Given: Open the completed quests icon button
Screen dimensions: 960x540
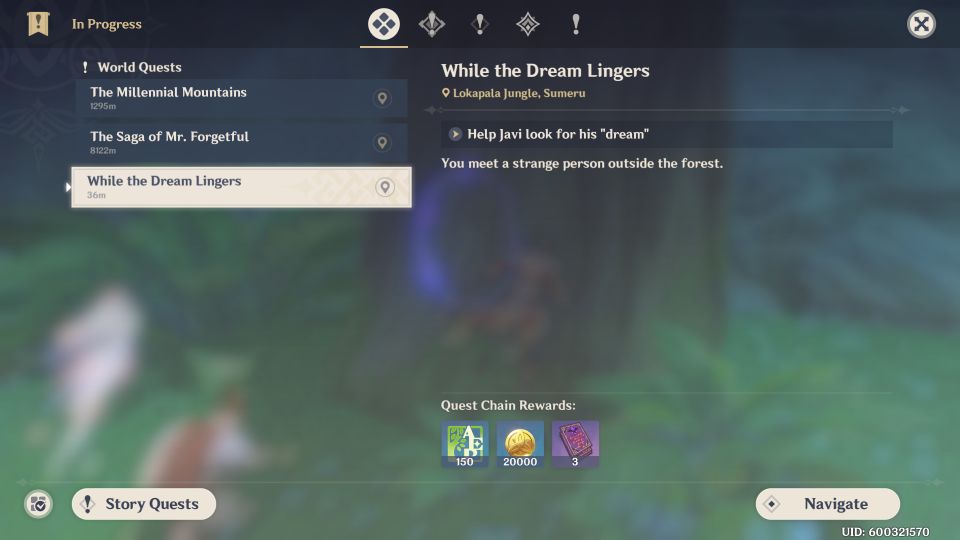Looking at the screenshot, I should click(38, 504).
